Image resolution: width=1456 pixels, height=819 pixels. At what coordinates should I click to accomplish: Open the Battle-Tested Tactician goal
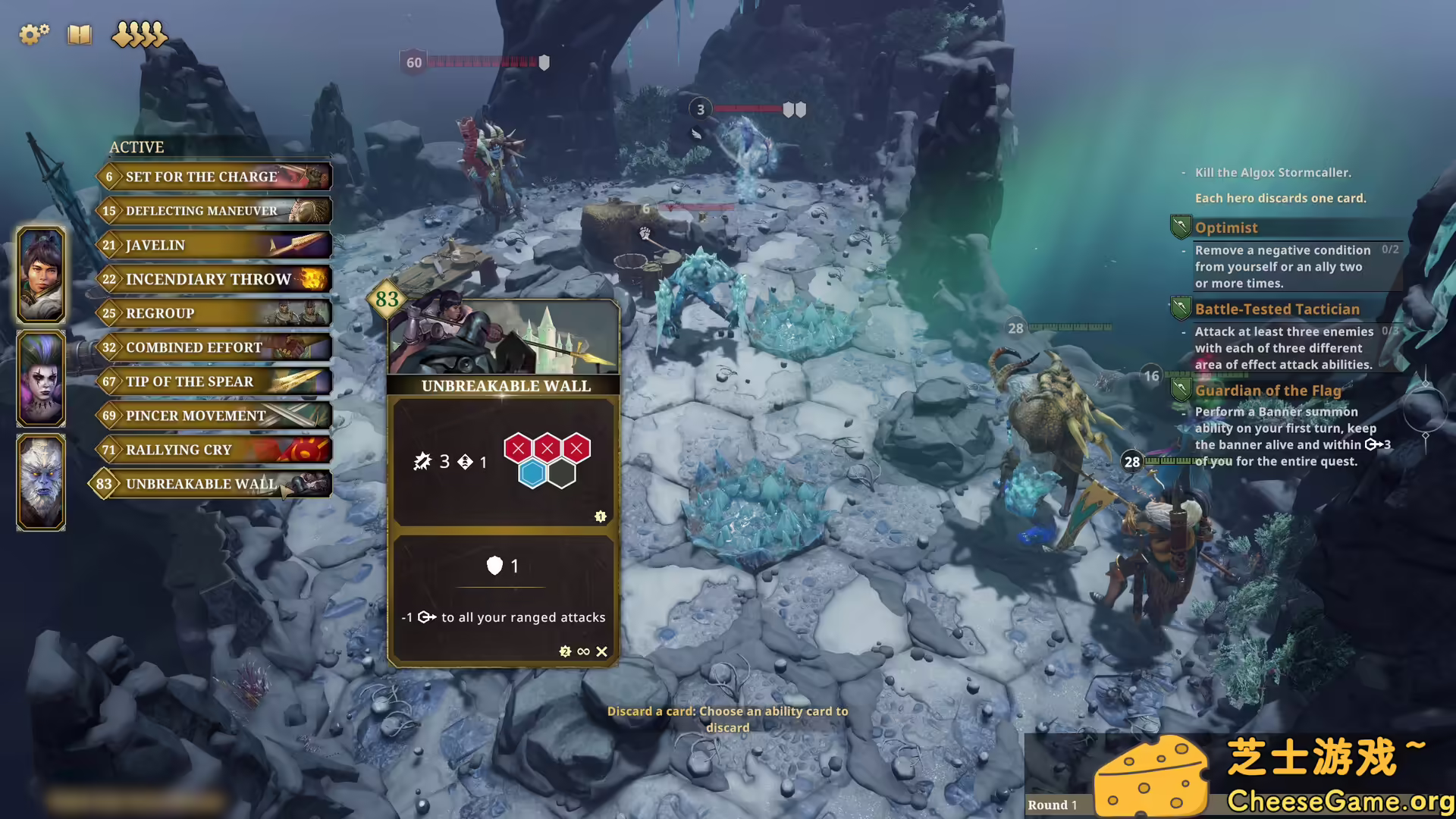coord(1277,309)
